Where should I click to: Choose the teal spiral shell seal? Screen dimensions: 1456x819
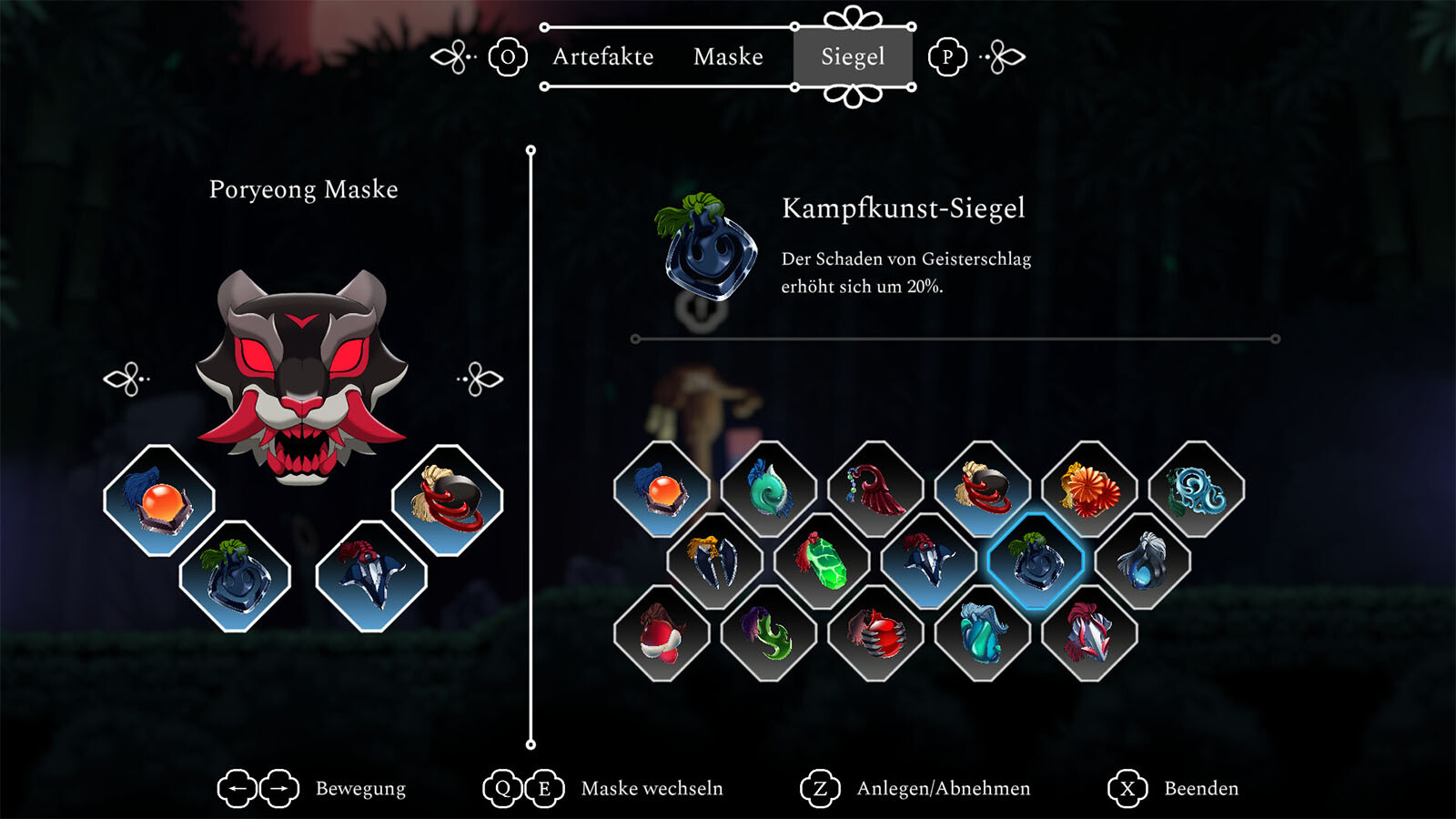coord(769,490)
